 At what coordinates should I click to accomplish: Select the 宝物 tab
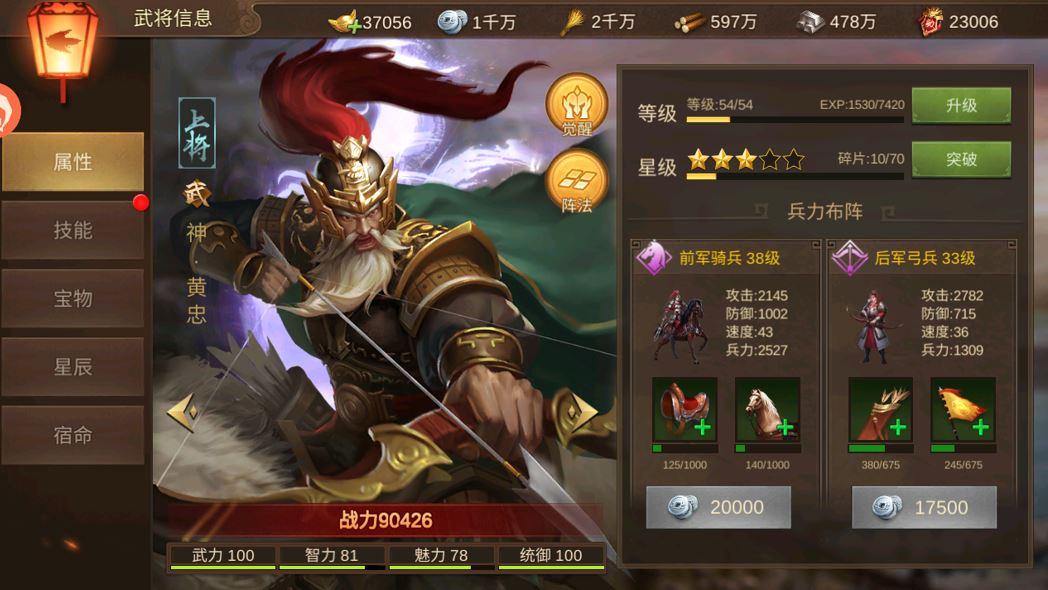pos(73,298)
